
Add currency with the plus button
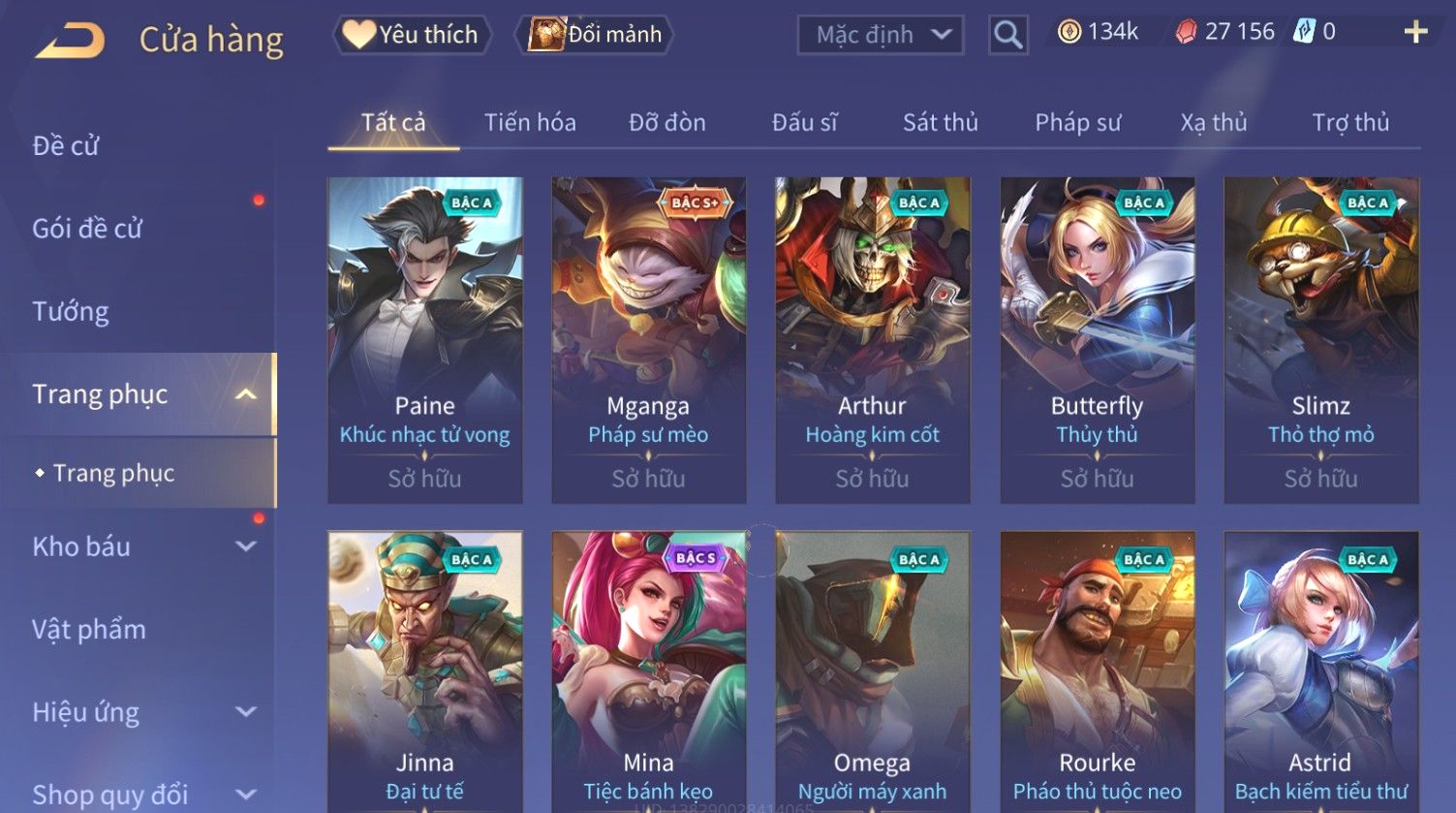1415,32
